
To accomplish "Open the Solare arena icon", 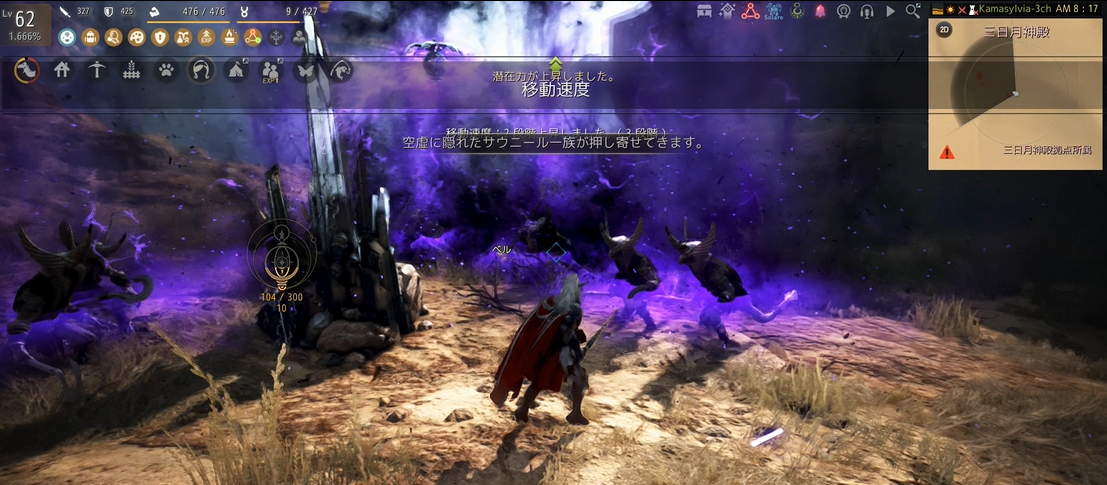I will coord(773,11).
